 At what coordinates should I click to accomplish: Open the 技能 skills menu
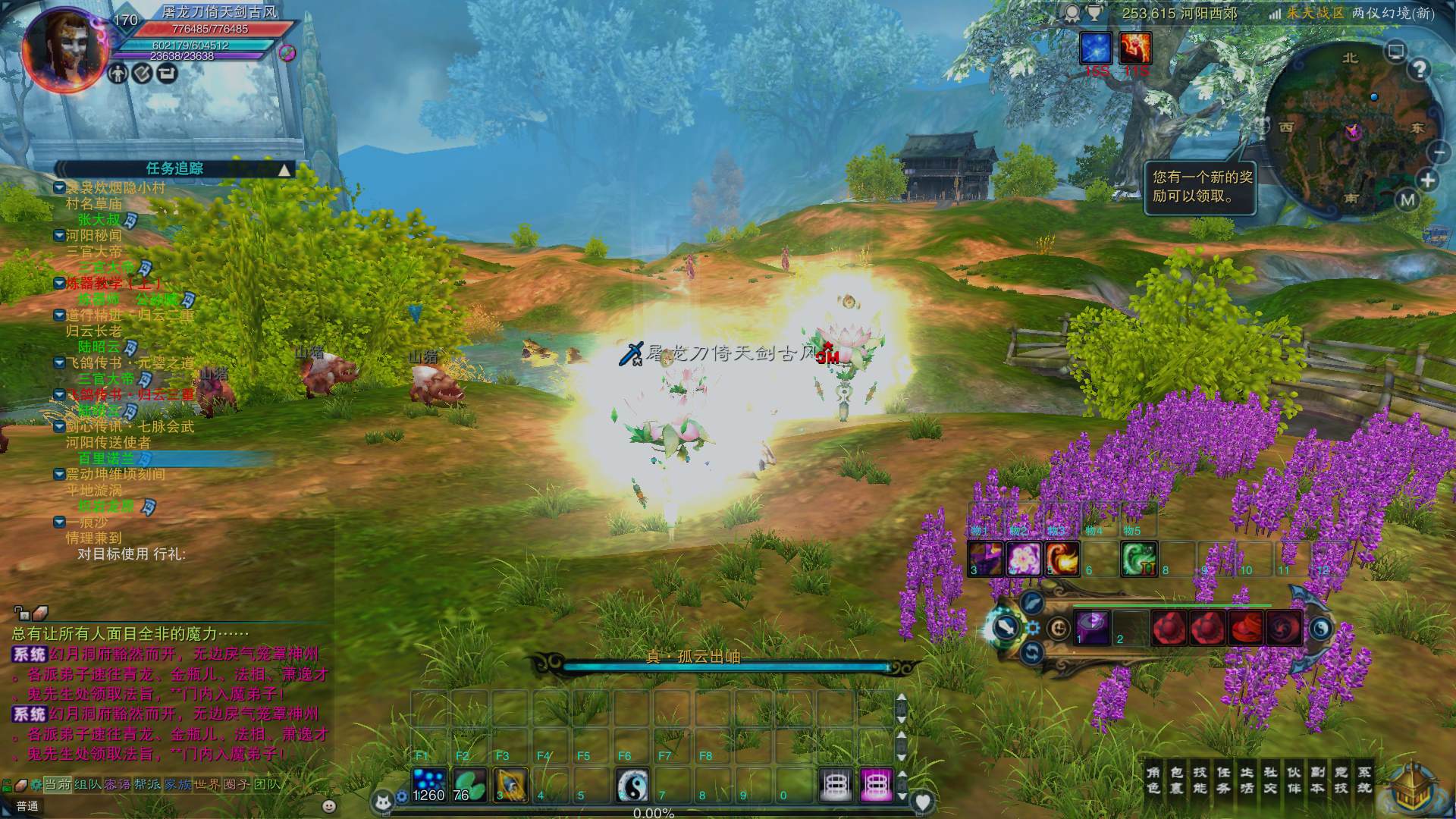(1200, 780)
